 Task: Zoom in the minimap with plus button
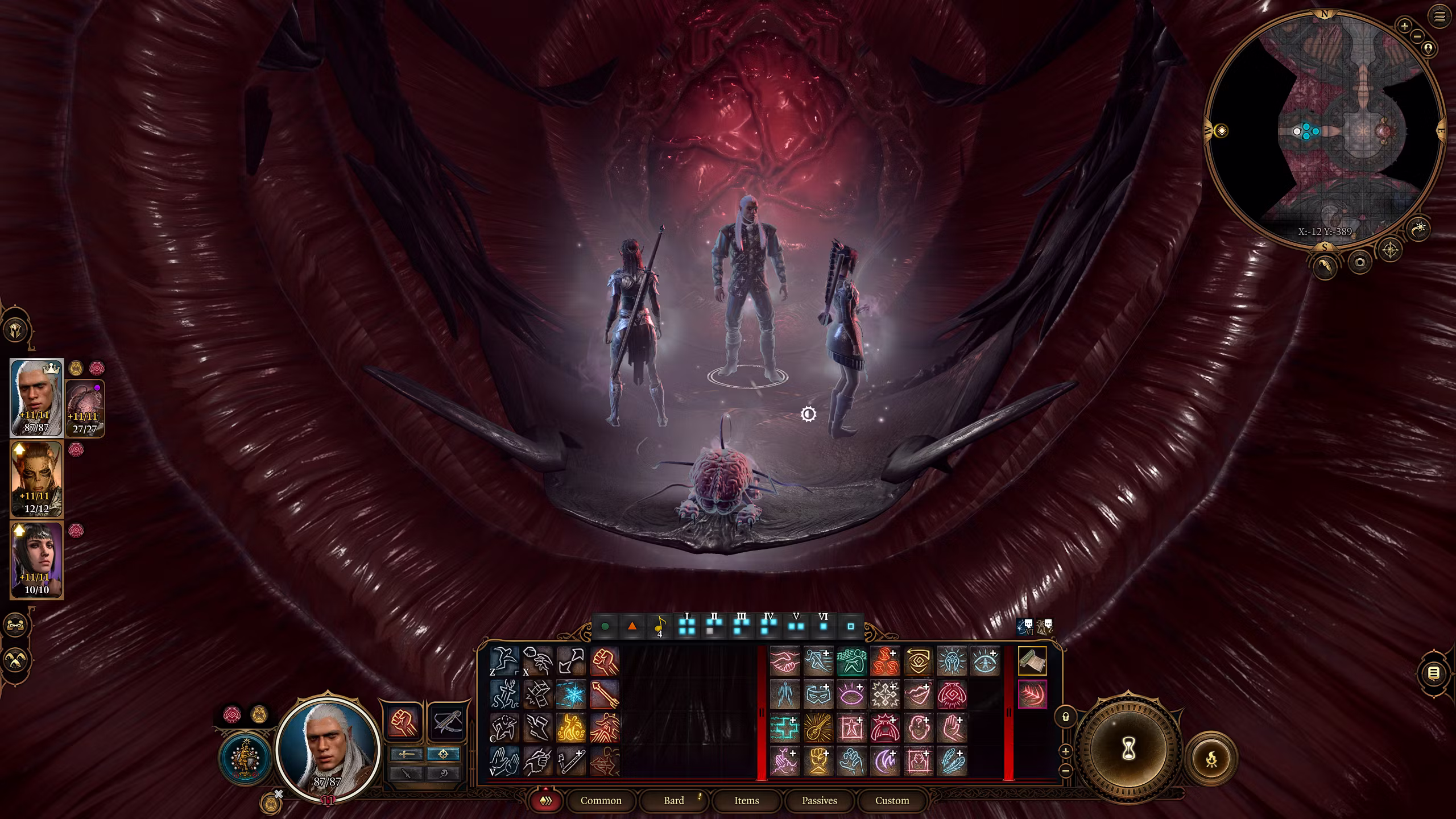(x=1404, y=26)
